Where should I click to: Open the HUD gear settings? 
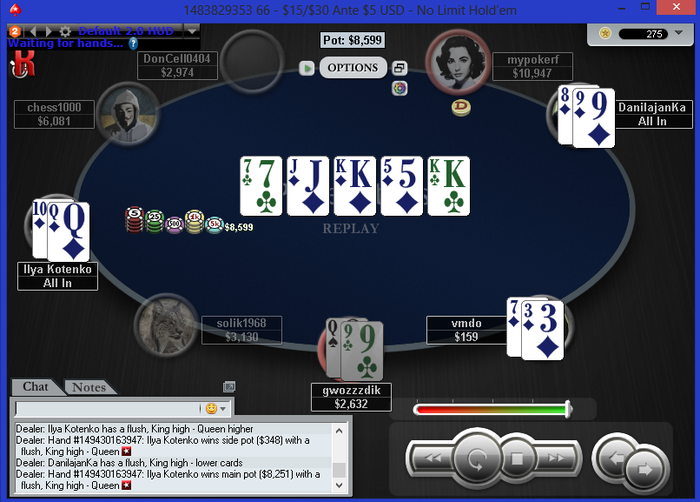pos(66,31)
